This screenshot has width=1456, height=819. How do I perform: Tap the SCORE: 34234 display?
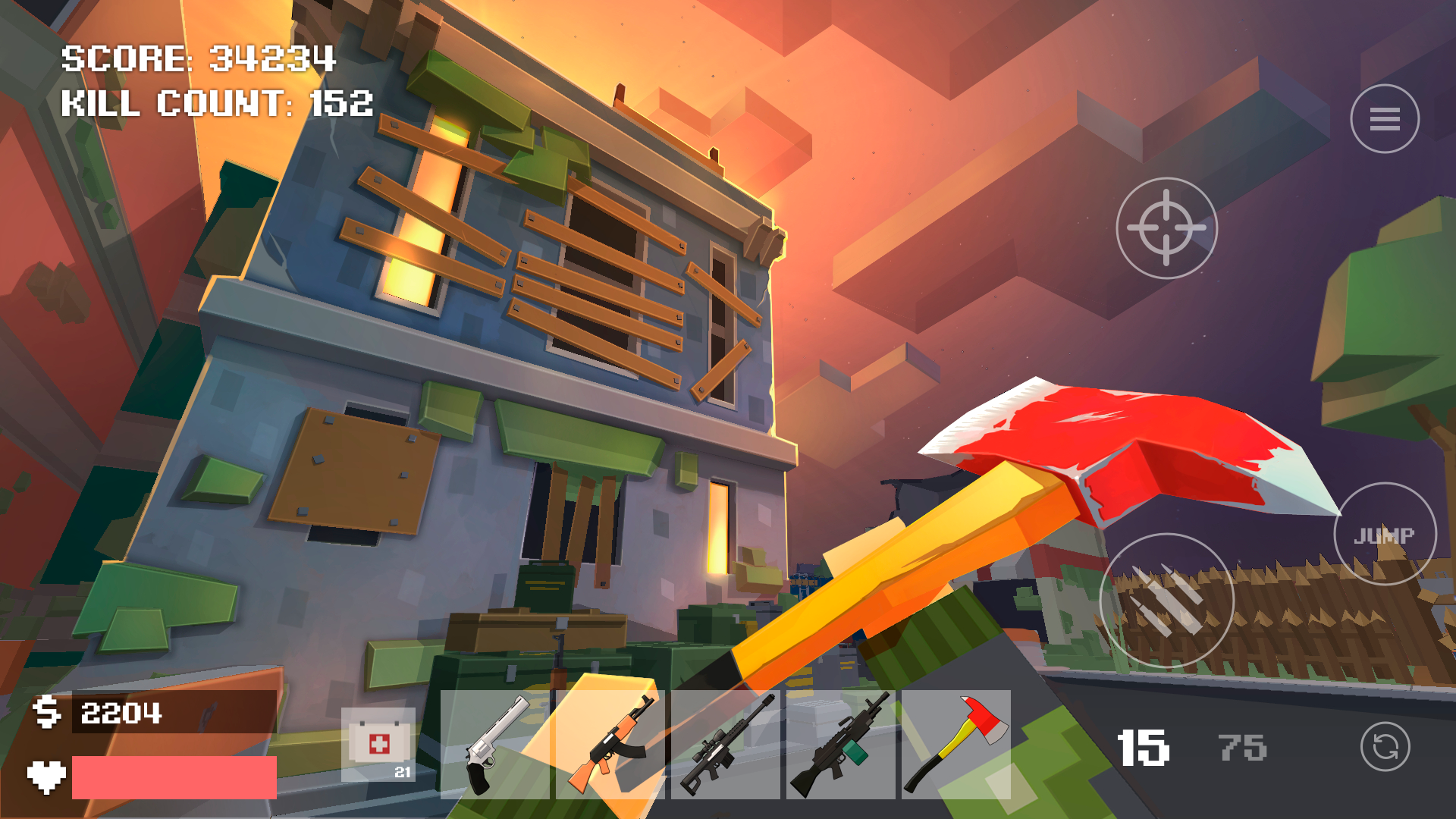[x=199, y=58]
